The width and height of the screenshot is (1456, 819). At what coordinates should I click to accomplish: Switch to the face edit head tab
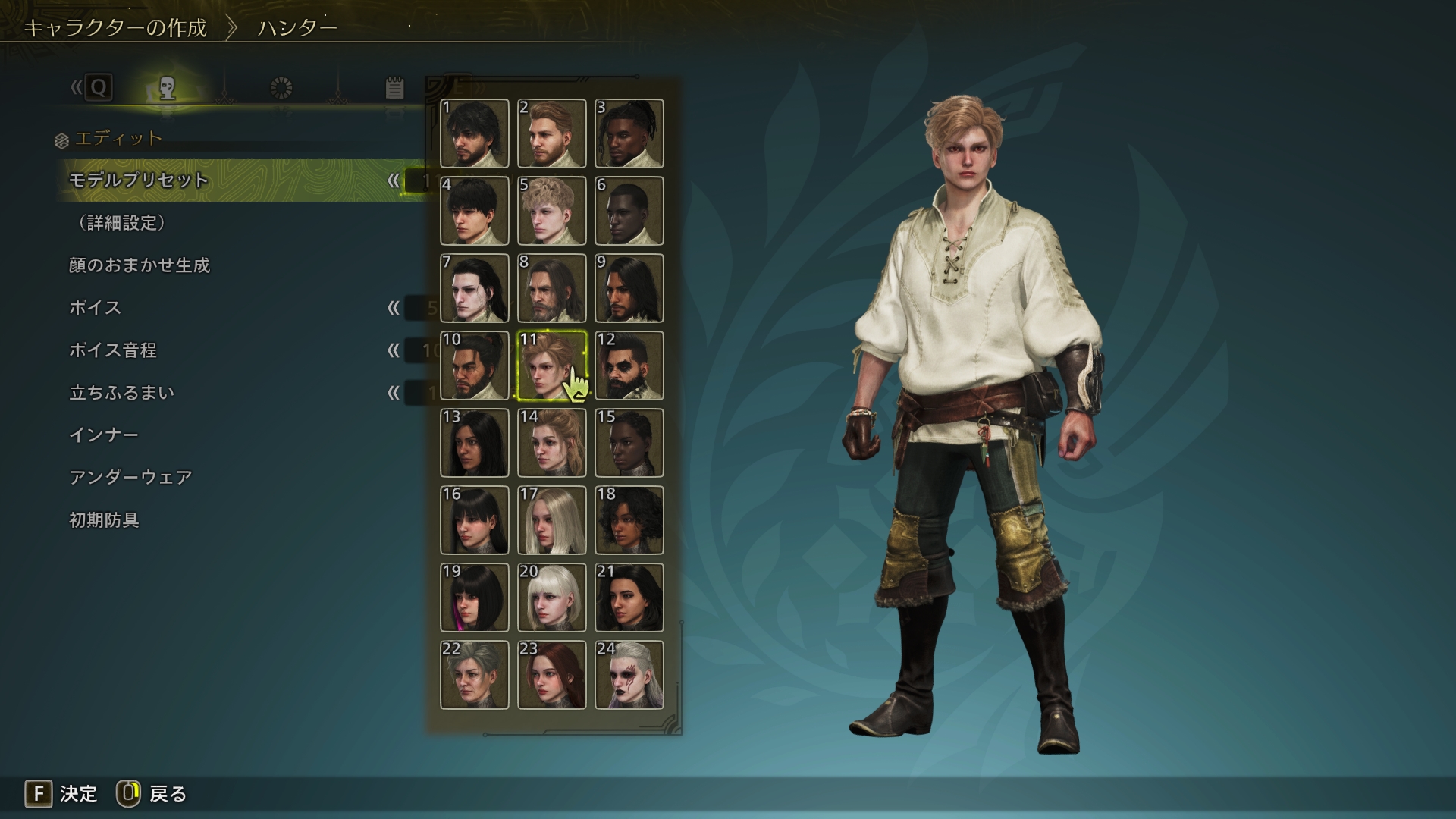click(168, 89)
